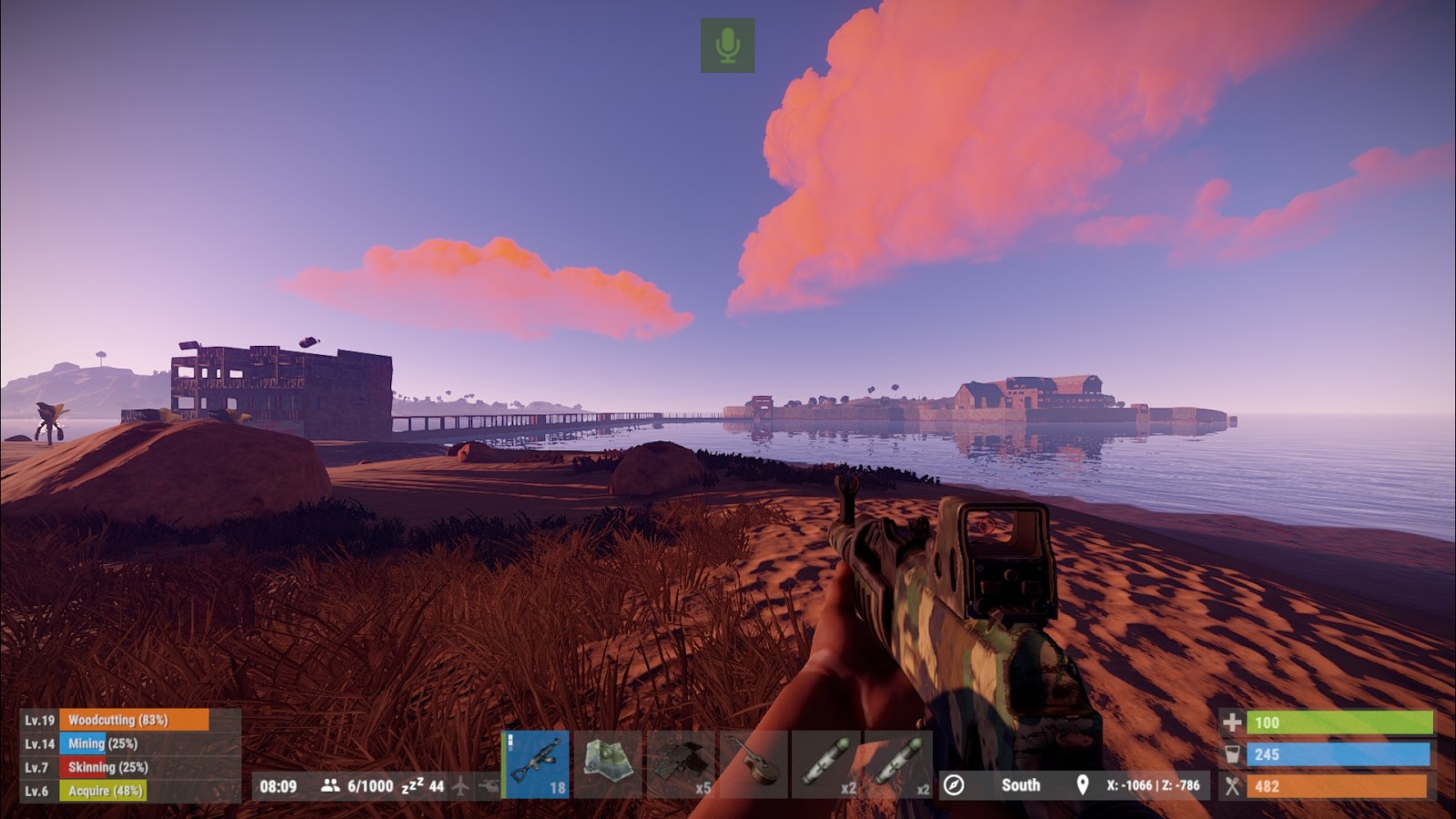Choose the paper map in the hotbar
This screenshot has width=1456, height=819.
click(608, 764)
